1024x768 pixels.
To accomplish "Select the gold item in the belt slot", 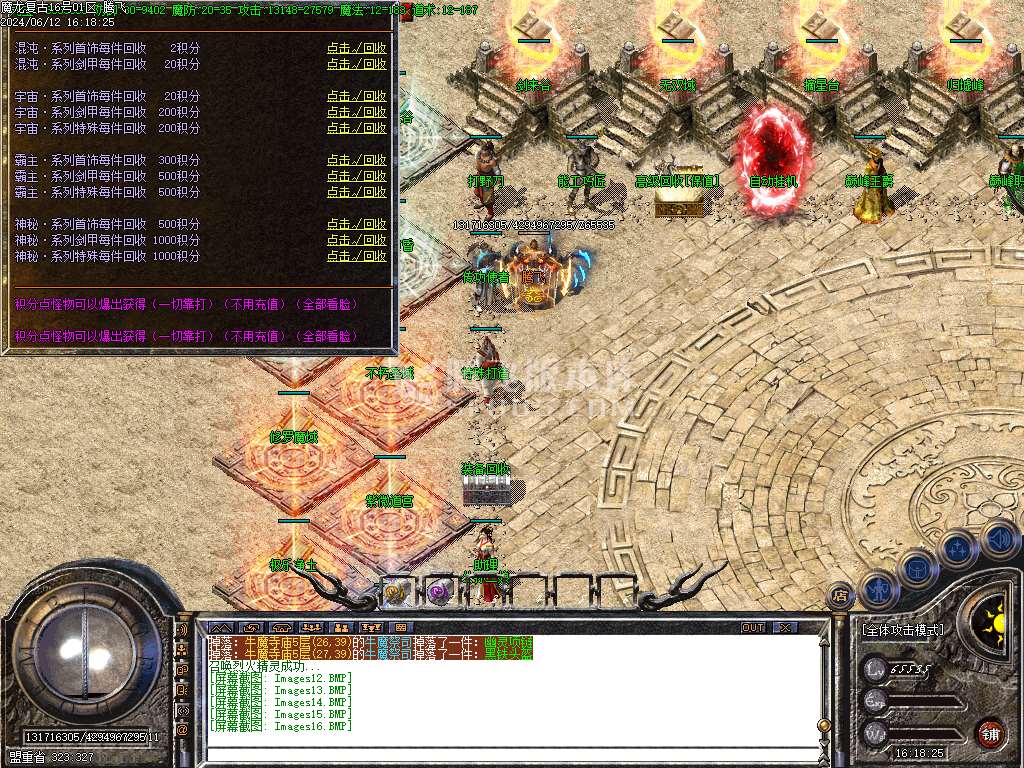I will pyautogui.click(x=396, y=590).
